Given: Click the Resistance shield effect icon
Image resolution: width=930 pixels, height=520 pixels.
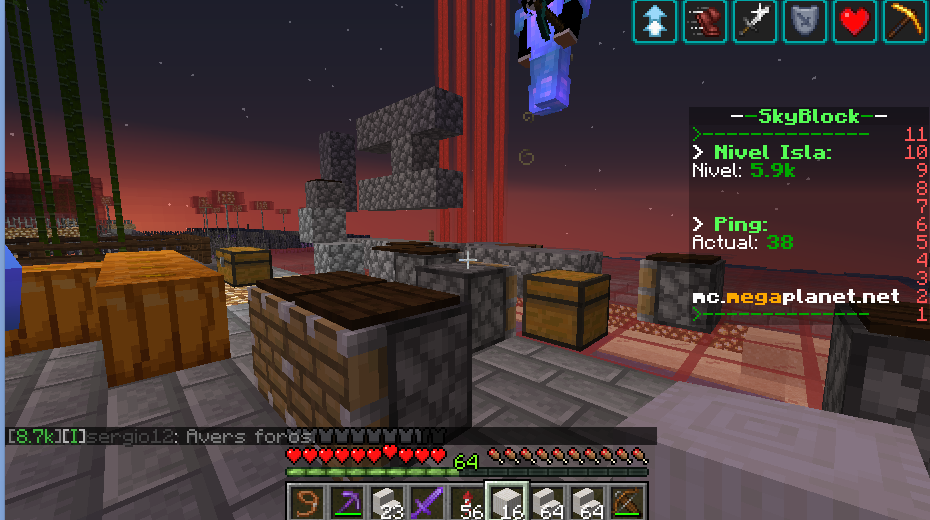Looking at the screenshot, I should [805, 21].
